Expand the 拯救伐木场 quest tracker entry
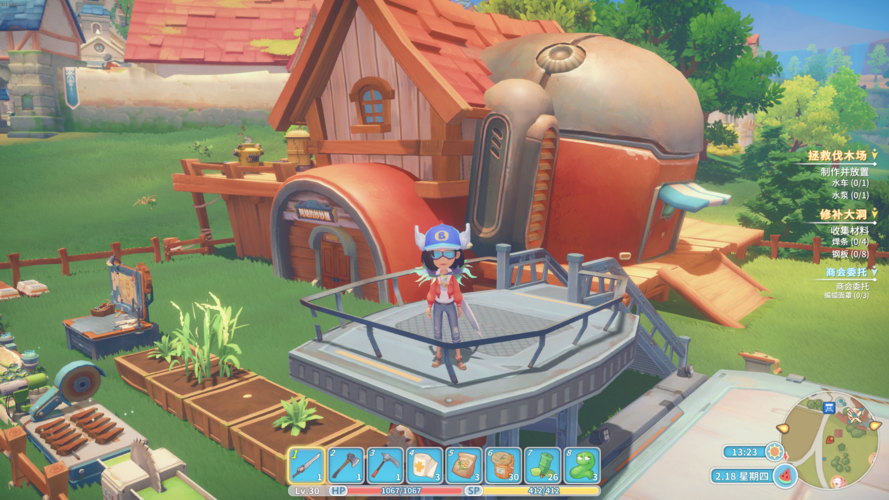The image size is (889, 500). pos(840,156)
